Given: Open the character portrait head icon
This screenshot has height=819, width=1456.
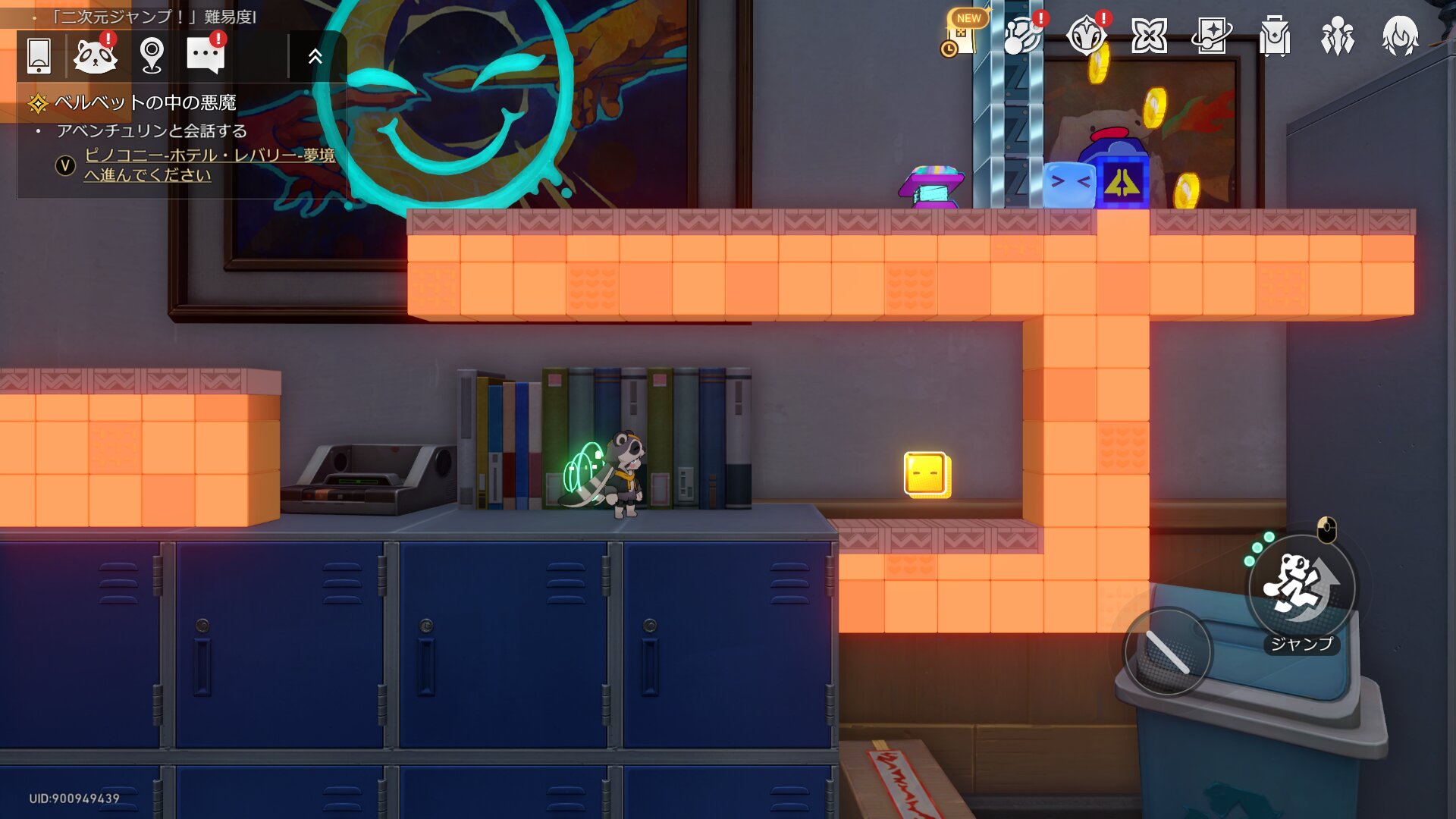Looking at the screenshot, I should click(1400, 36).
